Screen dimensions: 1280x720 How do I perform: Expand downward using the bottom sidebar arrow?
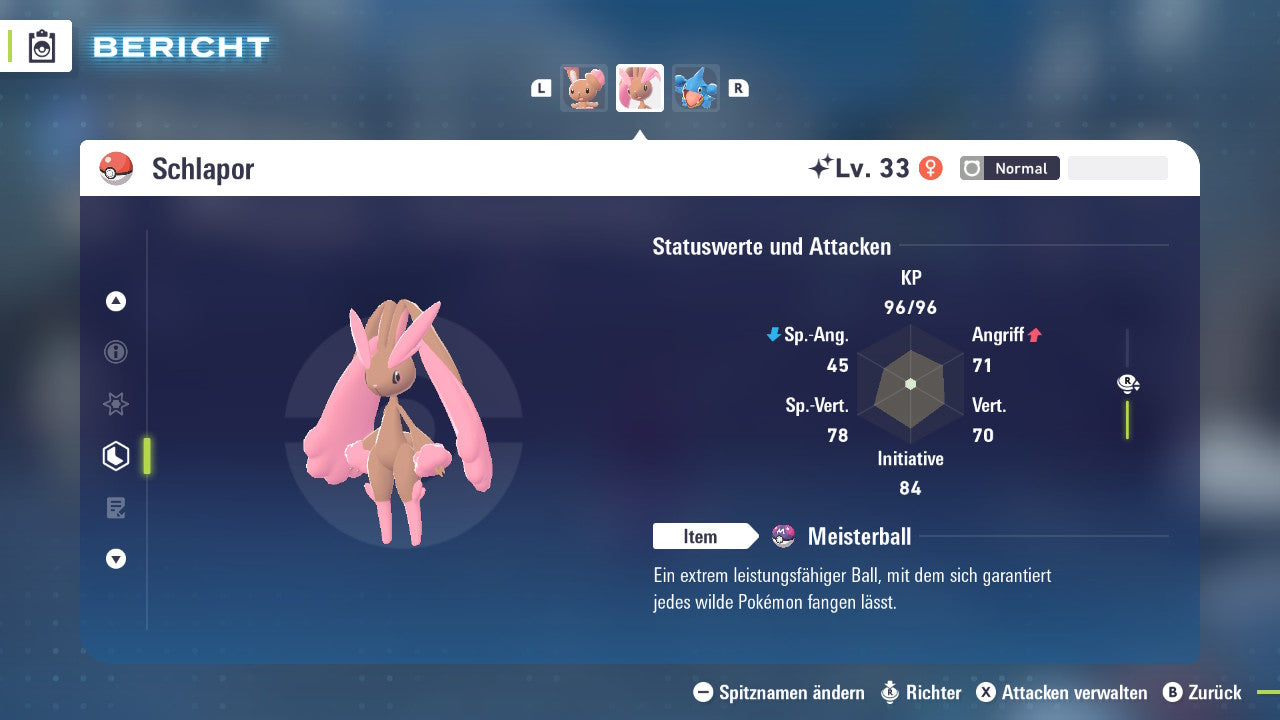coord(115,559)
